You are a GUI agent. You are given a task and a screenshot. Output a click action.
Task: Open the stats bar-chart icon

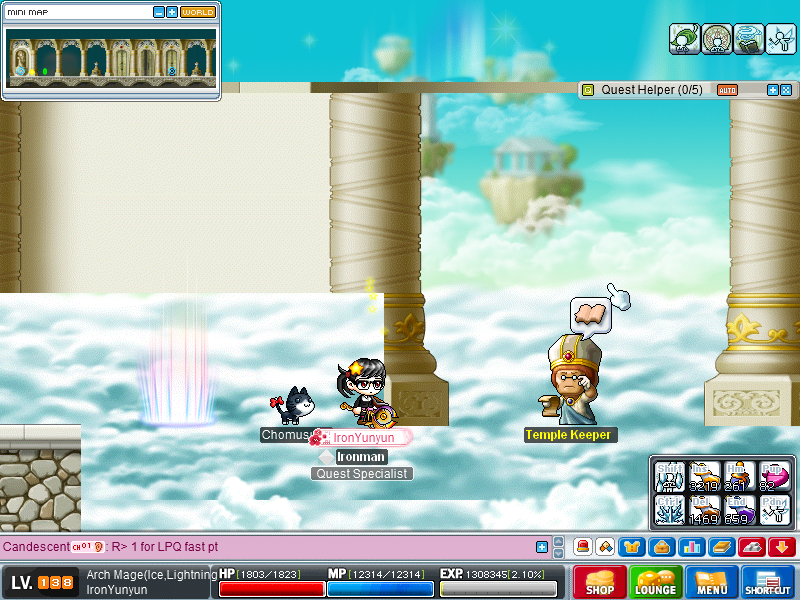click(690, 547)
